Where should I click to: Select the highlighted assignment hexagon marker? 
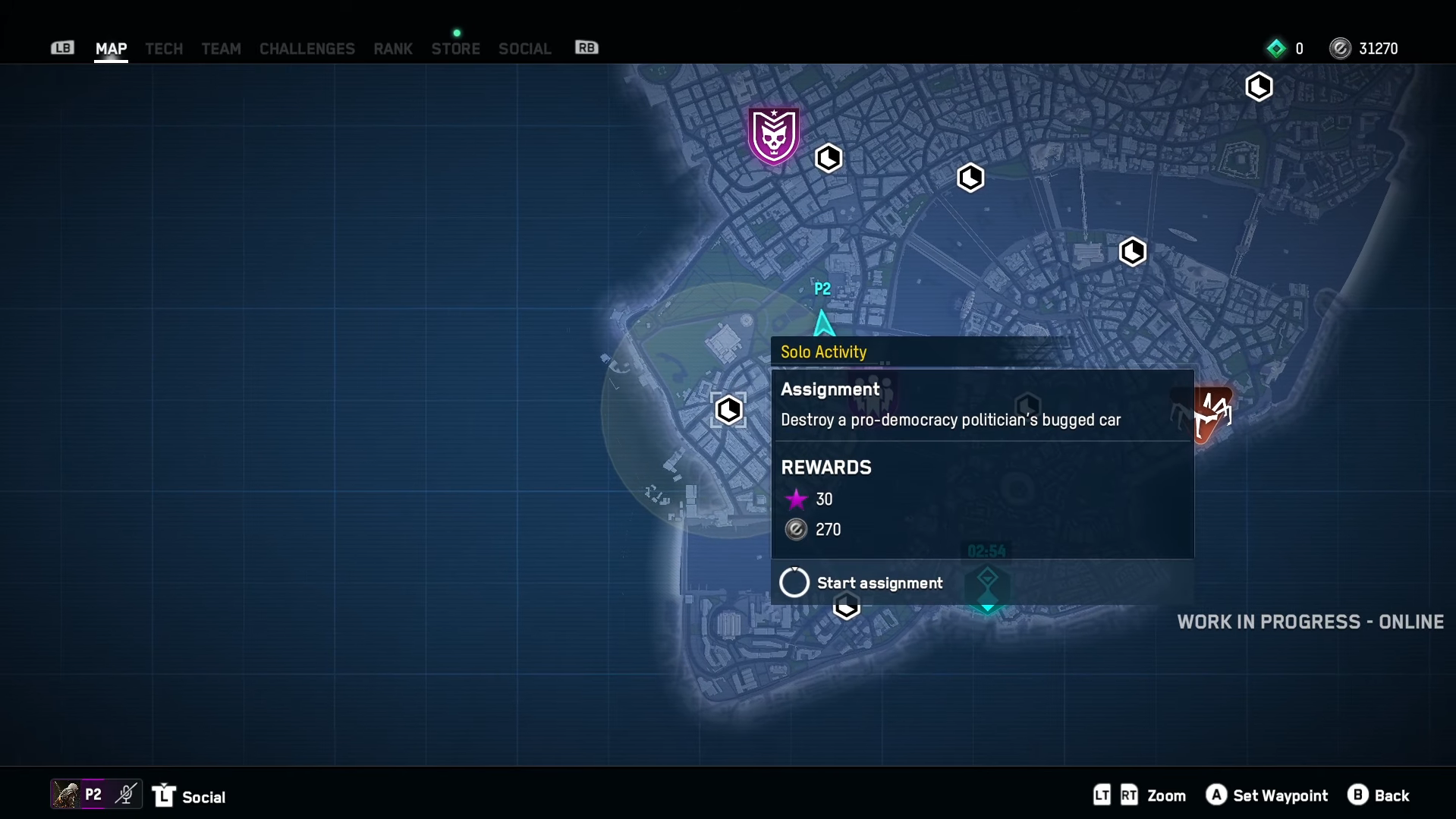(x=728, y=410)
